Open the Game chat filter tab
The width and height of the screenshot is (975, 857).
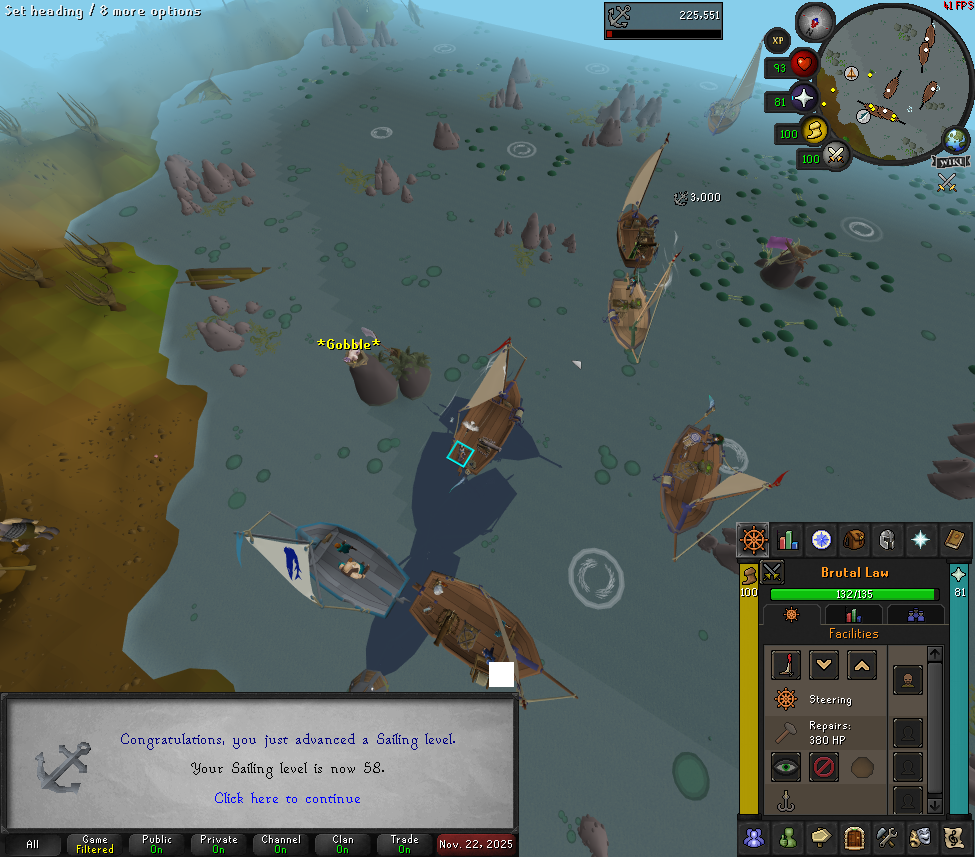tap(95, 844)
